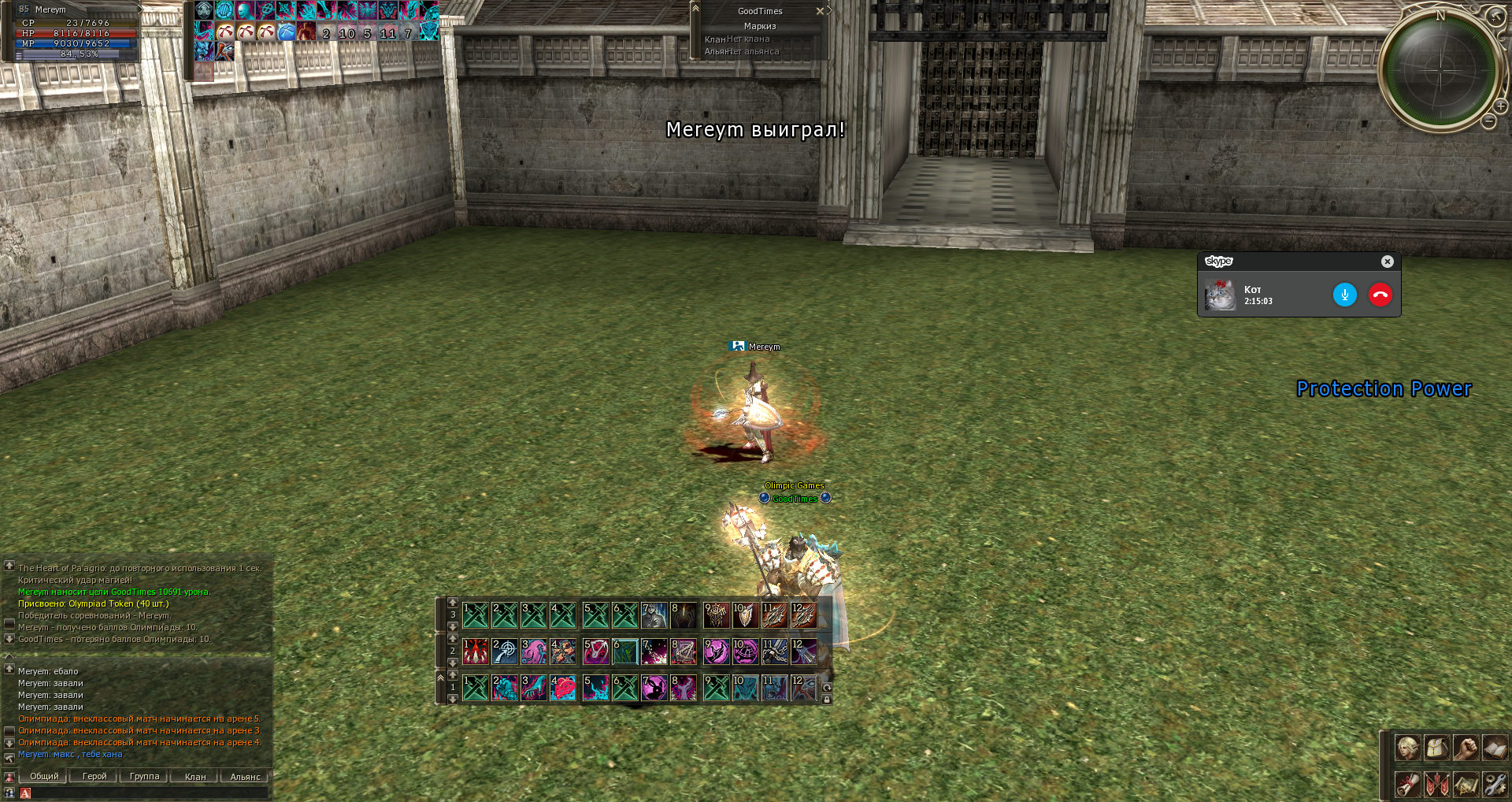This screenshot has width=1512, height=802.
Task: Open the inventory bag icon
Action: click(x=1436, y=747)
